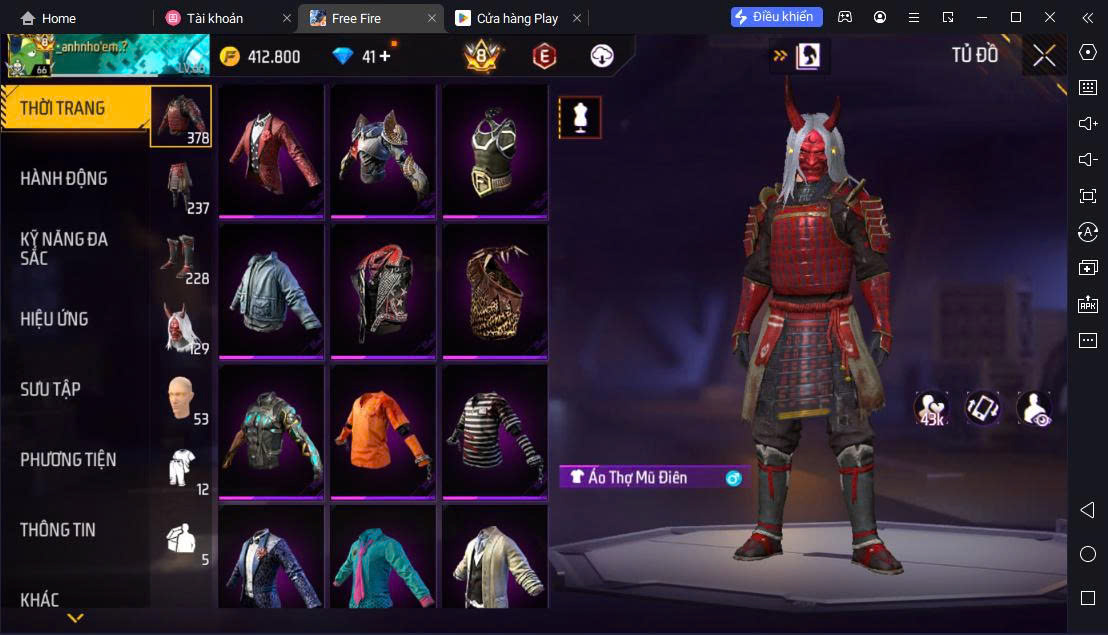The image size is (1108, 635).
Task: Select the orange shirt outfit
Action: (x=383, y=430)
